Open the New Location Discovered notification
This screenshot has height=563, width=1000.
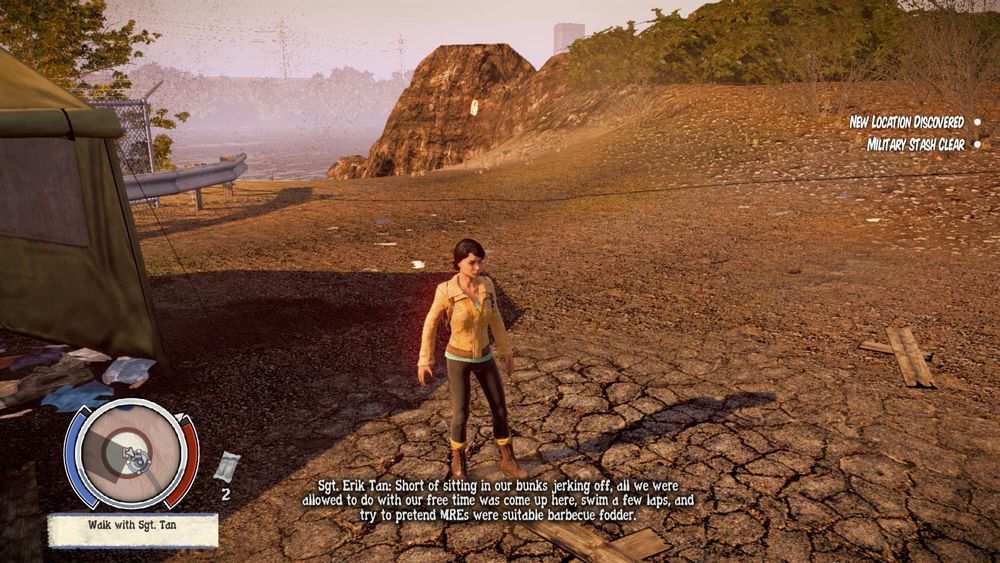(x=906, y=122)
